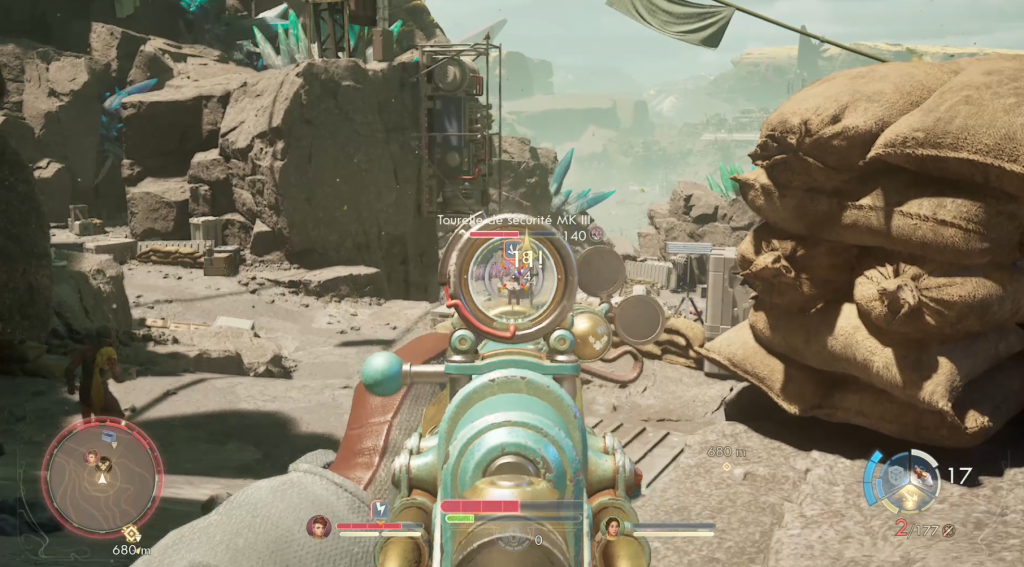Click the blue crate marker on the minimap
1024x567 pixels.
(x=107, y=437)
